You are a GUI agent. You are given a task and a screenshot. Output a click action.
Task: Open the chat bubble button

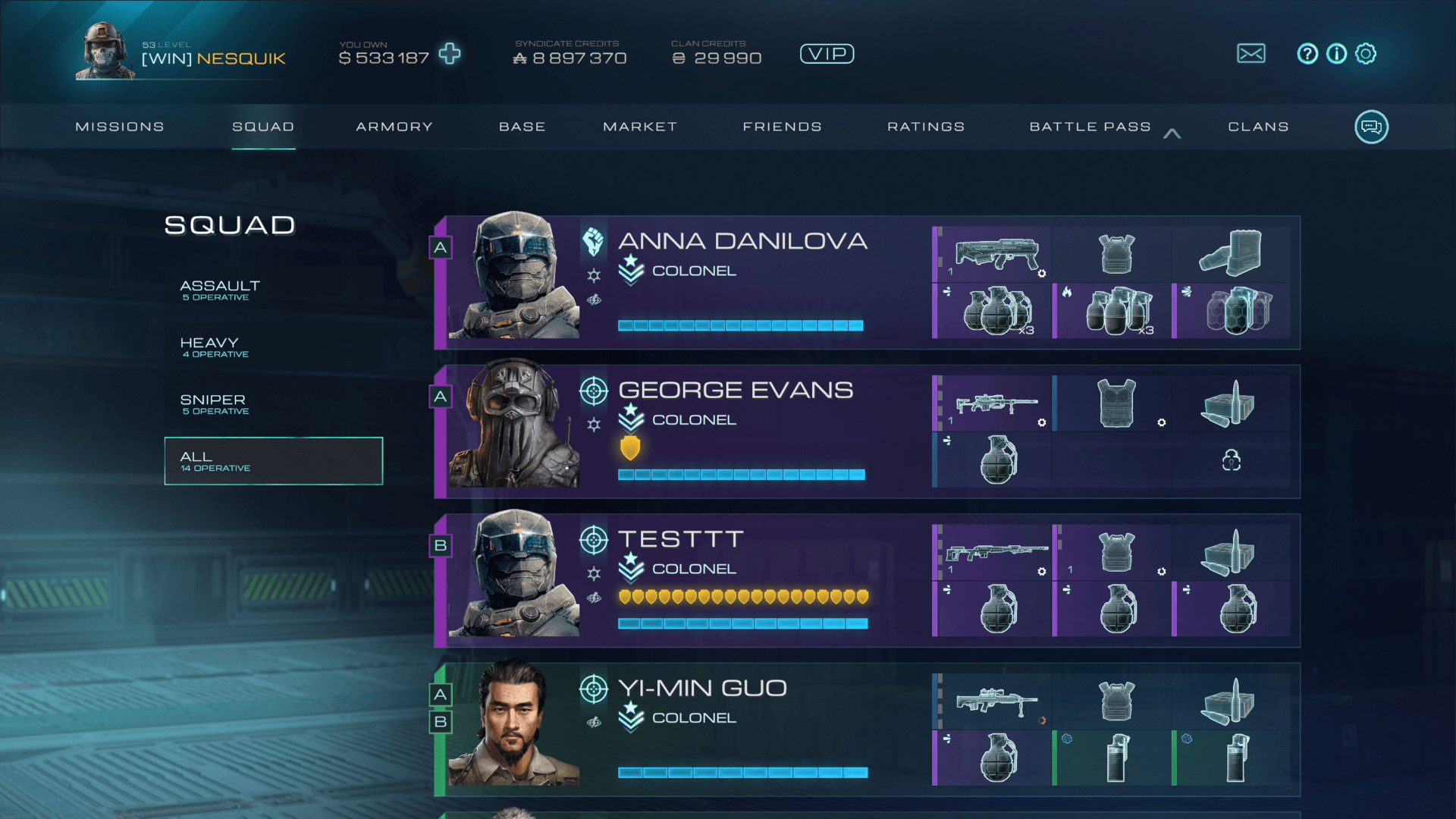tap(1371, 127)
